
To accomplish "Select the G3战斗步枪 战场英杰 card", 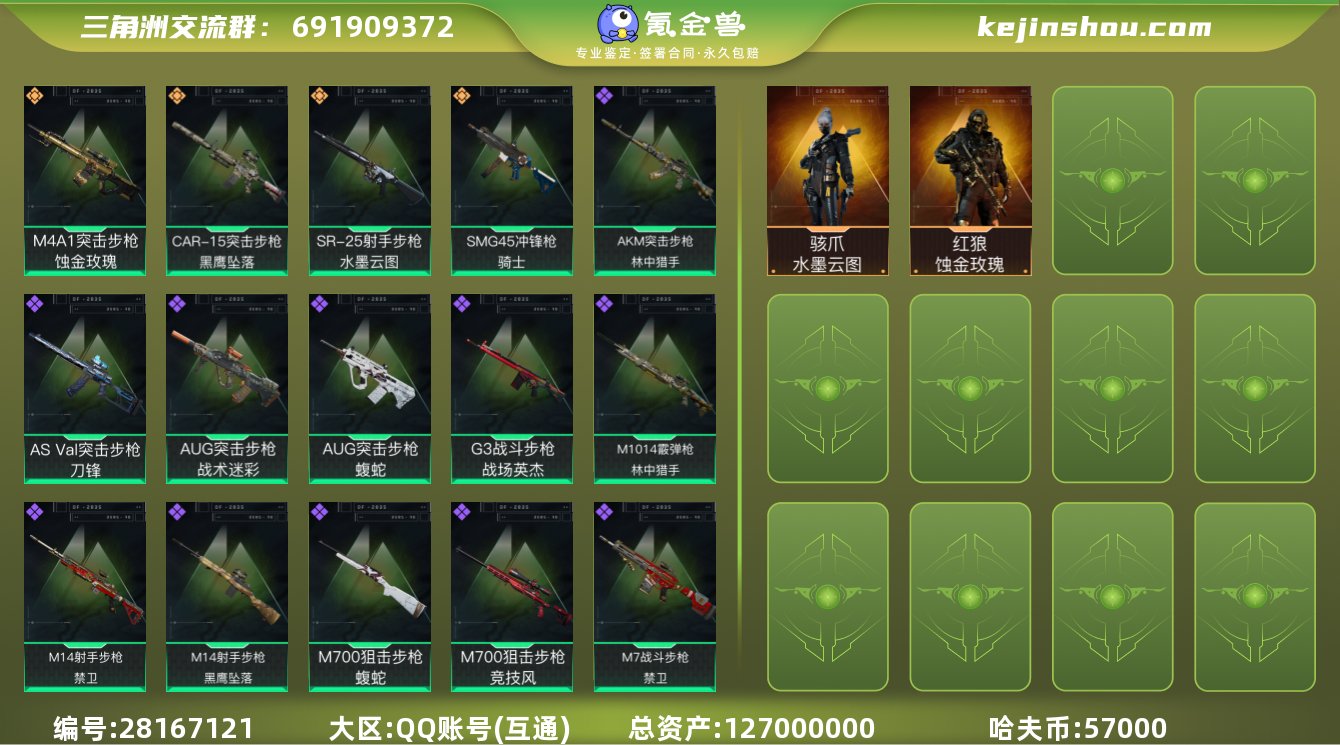I will coord(514,390).
